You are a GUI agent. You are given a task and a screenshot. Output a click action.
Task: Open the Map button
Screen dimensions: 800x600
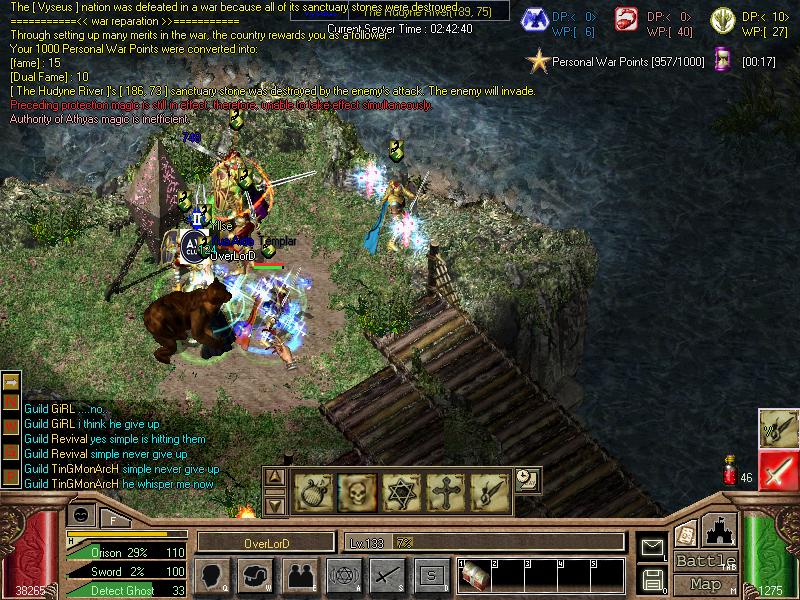(705, 583)
